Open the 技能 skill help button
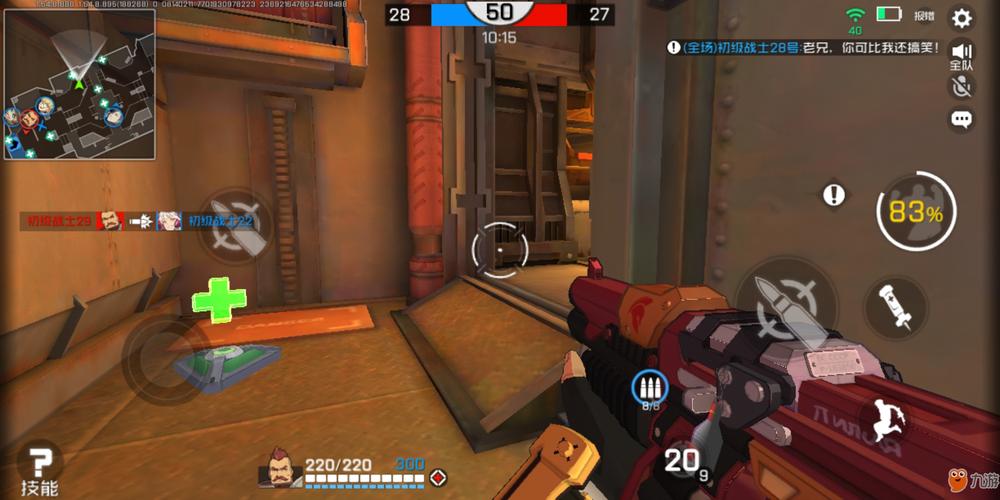This screenshot has height=500, width=1000. click(x=40, y=470)
